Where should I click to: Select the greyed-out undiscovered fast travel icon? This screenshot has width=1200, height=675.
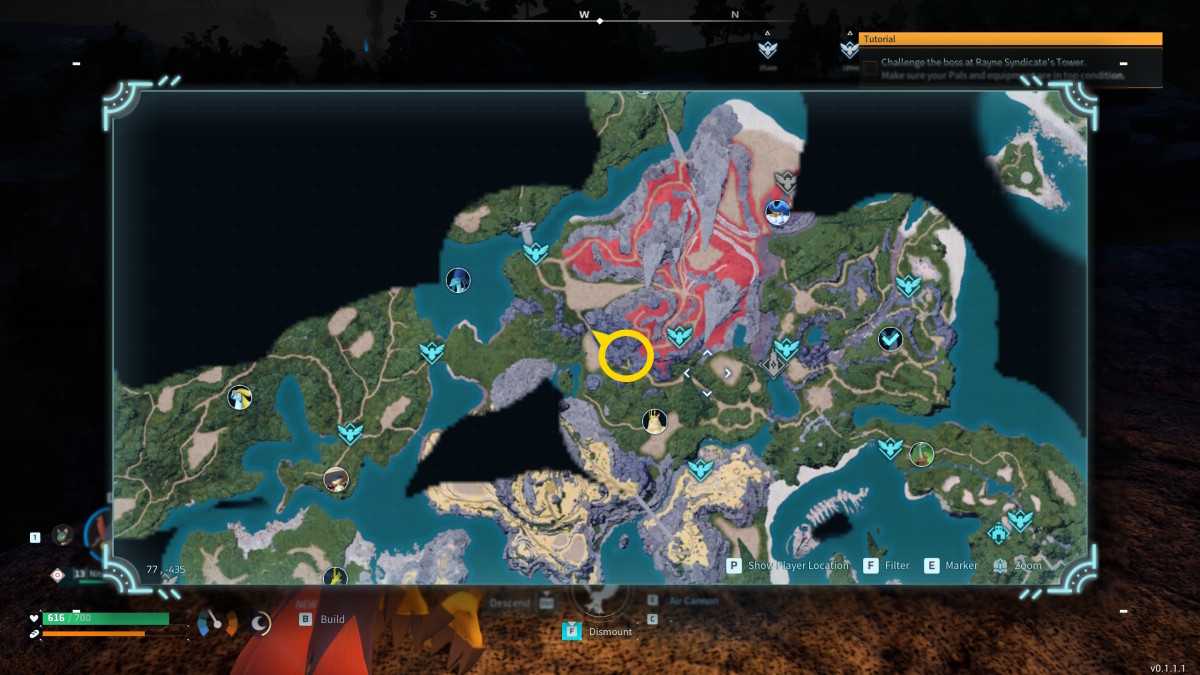pyautogui.click(x=787, y=183)
